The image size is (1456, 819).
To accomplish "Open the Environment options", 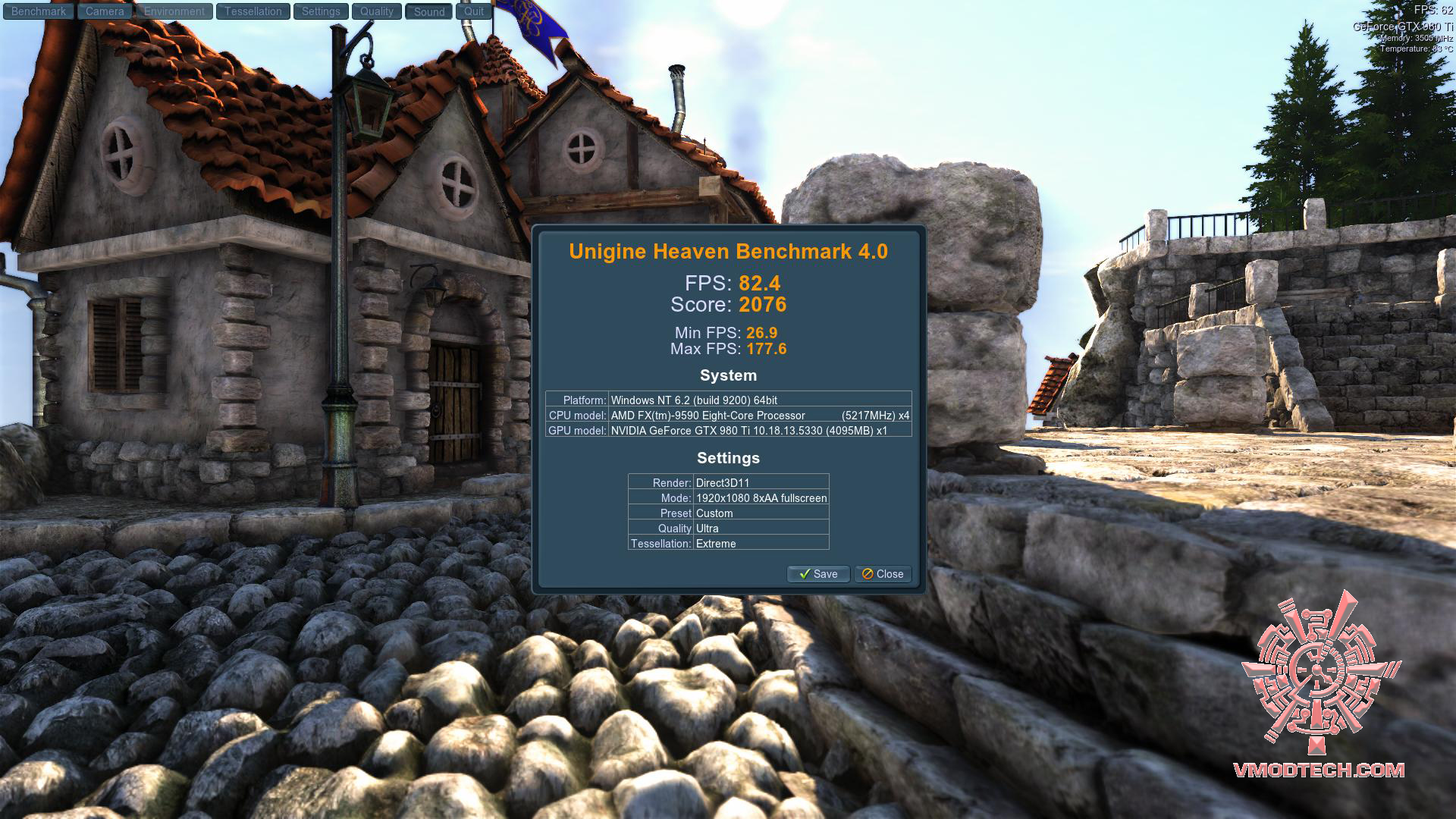I will [x=174, y=11].
